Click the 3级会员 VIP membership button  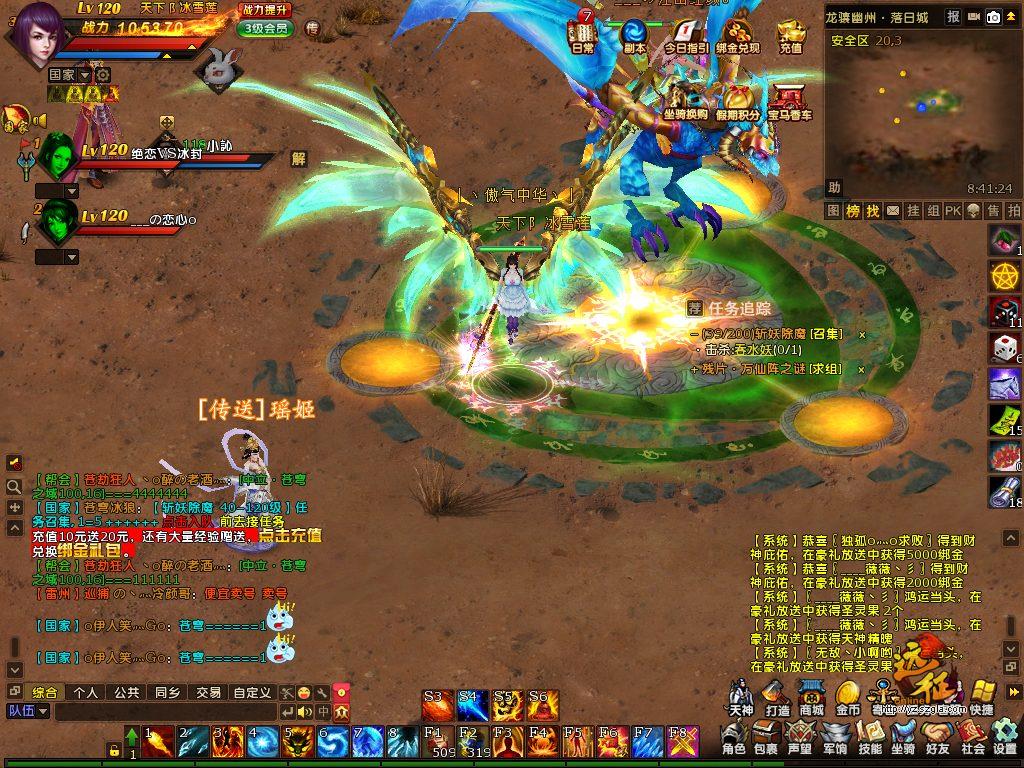(x=265, y=28)
